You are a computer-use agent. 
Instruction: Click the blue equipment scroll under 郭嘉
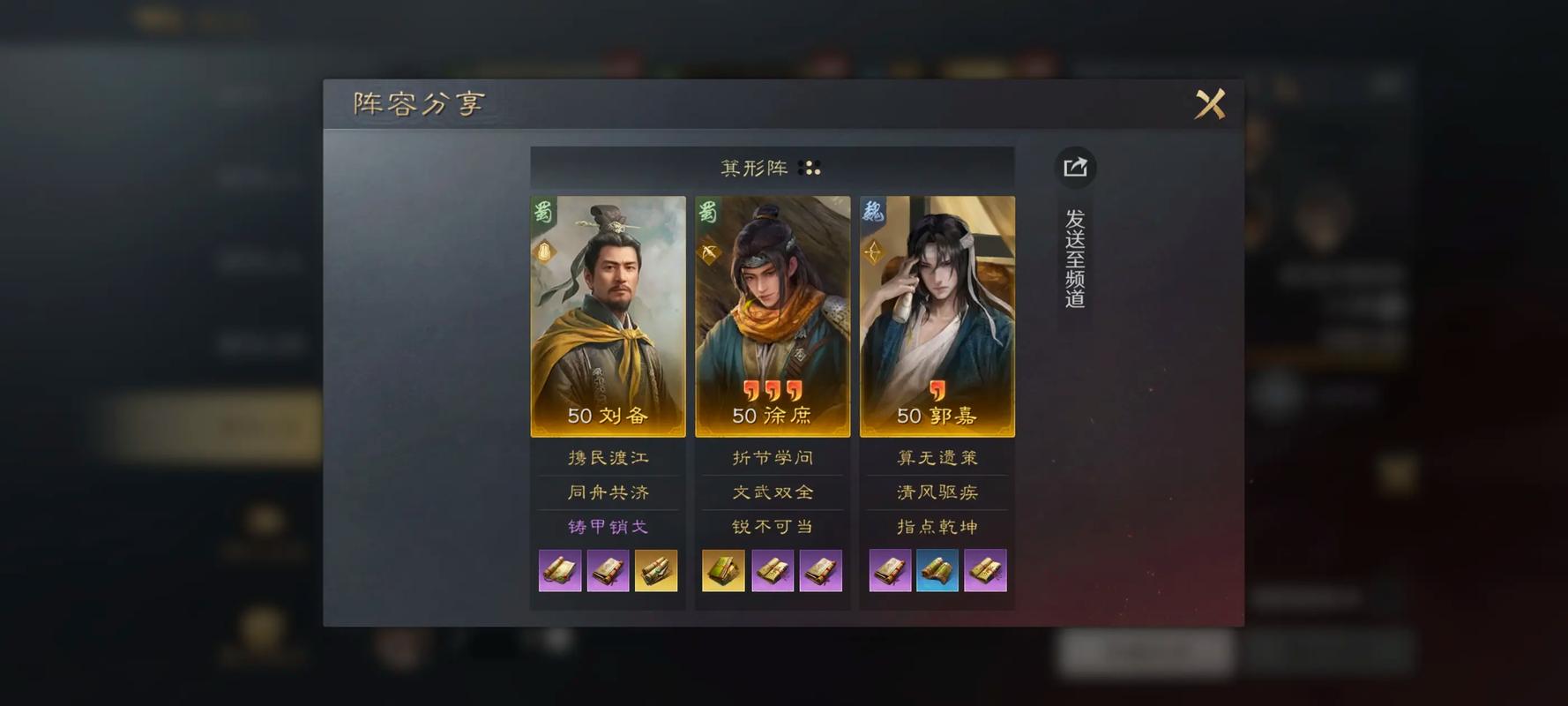(x=937, y=570)
